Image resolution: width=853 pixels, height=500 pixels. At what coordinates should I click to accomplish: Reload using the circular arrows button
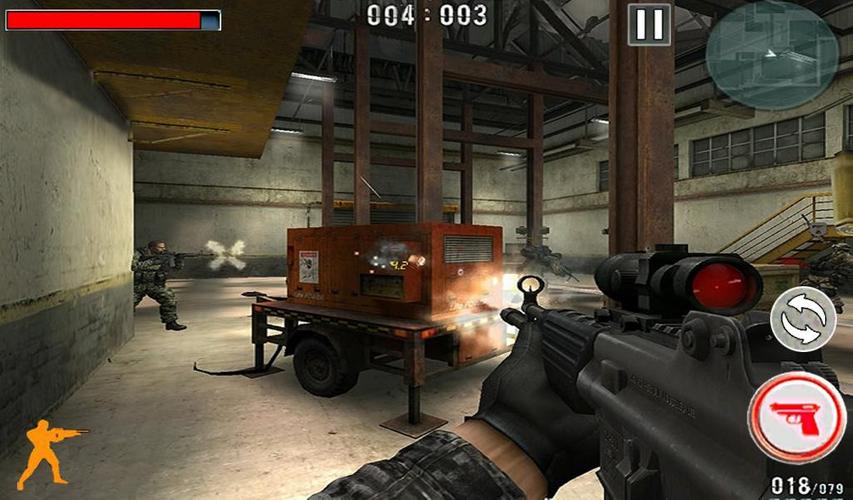click(803, 319)
